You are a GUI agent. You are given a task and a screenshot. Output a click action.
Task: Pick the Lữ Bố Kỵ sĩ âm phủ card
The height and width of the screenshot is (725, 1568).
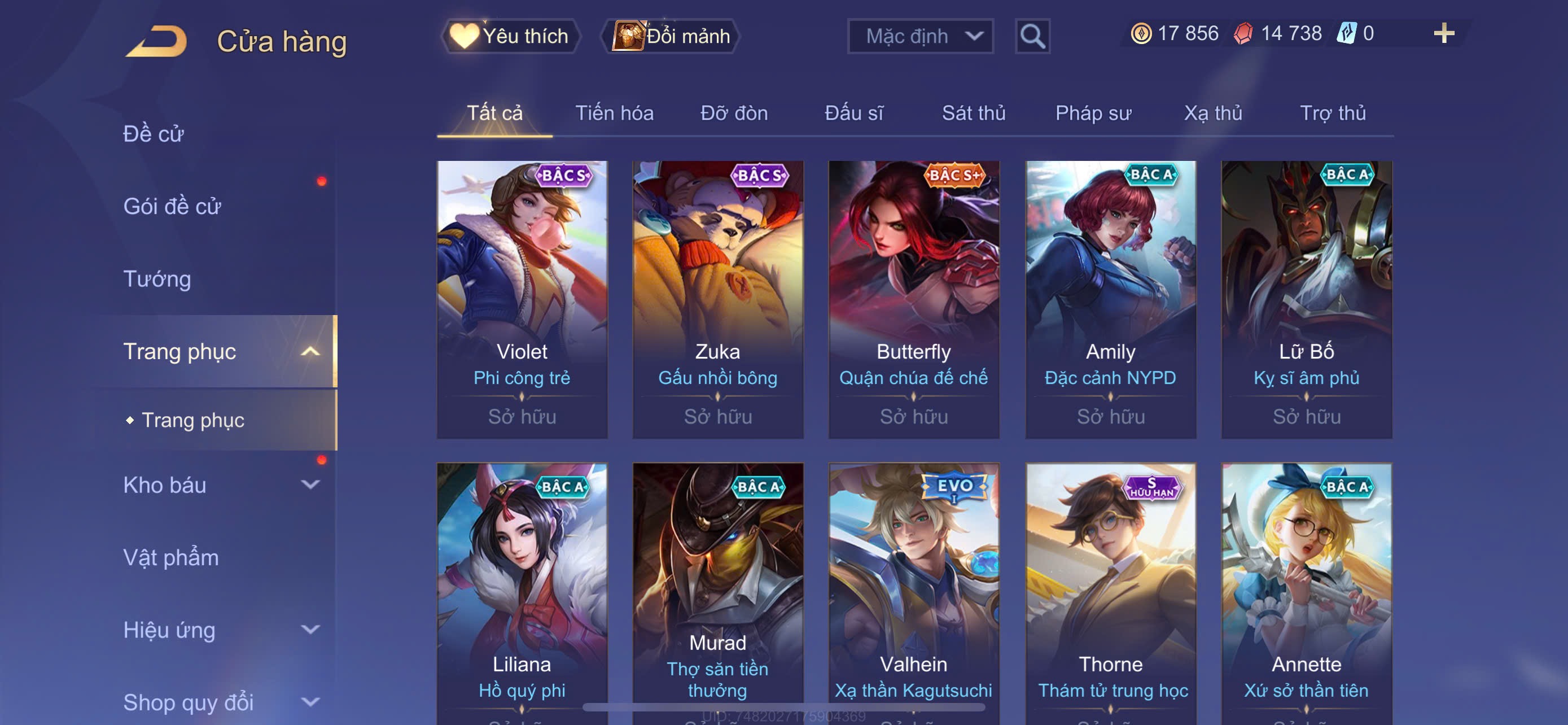coord(1306,299)
